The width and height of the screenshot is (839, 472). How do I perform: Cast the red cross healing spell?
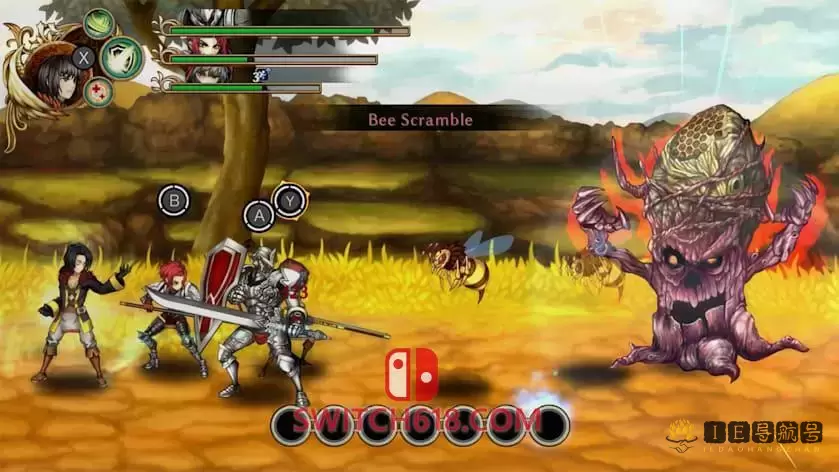click(x=98, y=92)
